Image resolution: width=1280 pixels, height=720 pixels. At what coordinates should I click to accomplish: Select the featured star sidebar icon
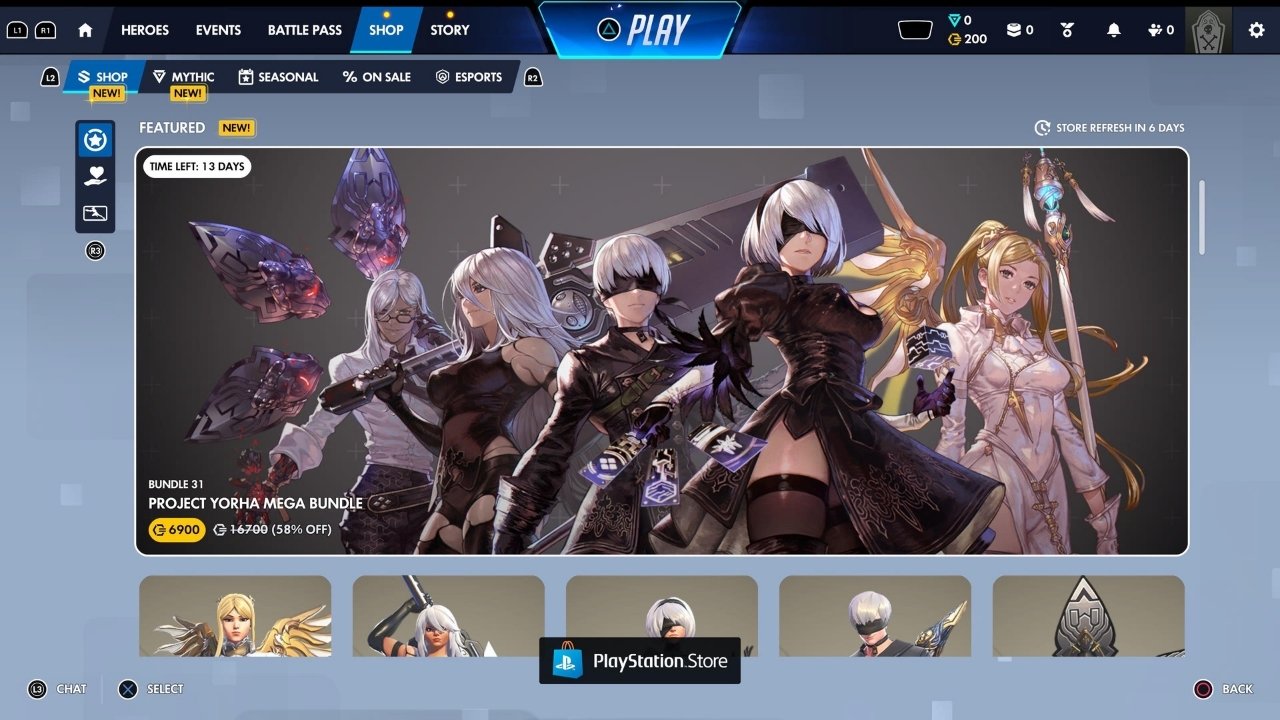pos(96,140)
